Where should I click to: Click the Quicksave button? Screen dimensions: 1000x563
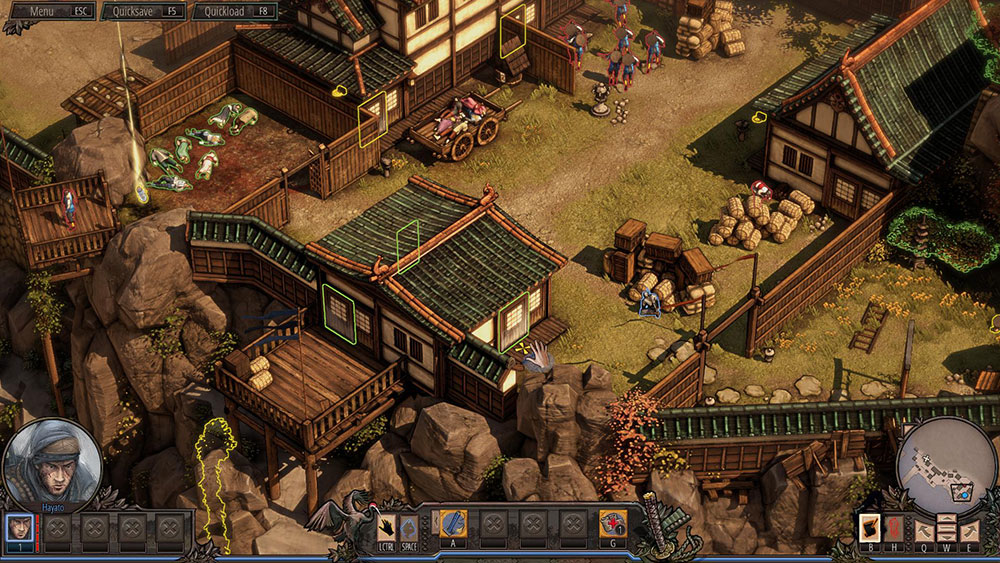(142, 11)
